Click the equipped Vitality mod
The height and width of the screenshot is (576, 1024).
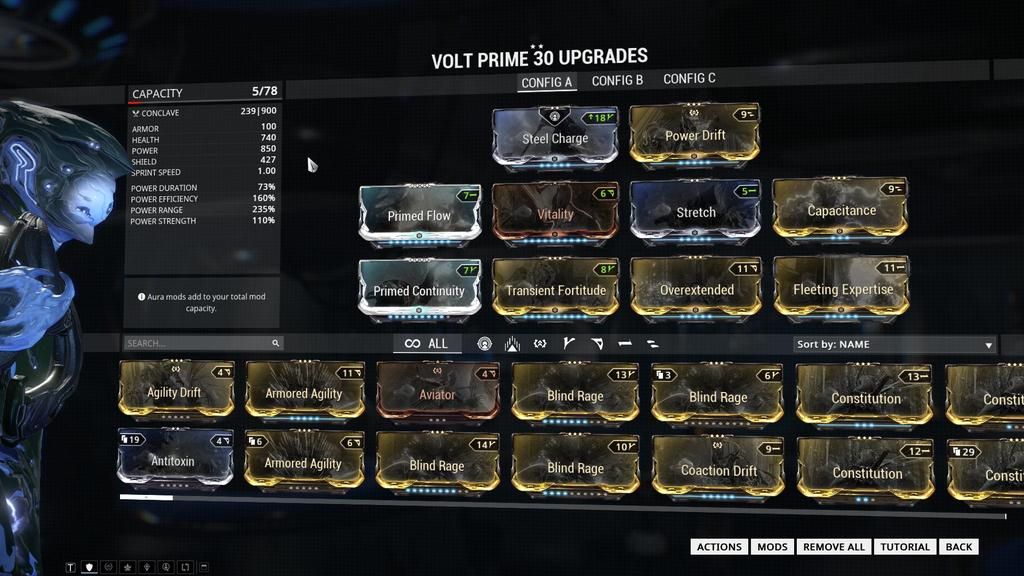tap(555, 213)
